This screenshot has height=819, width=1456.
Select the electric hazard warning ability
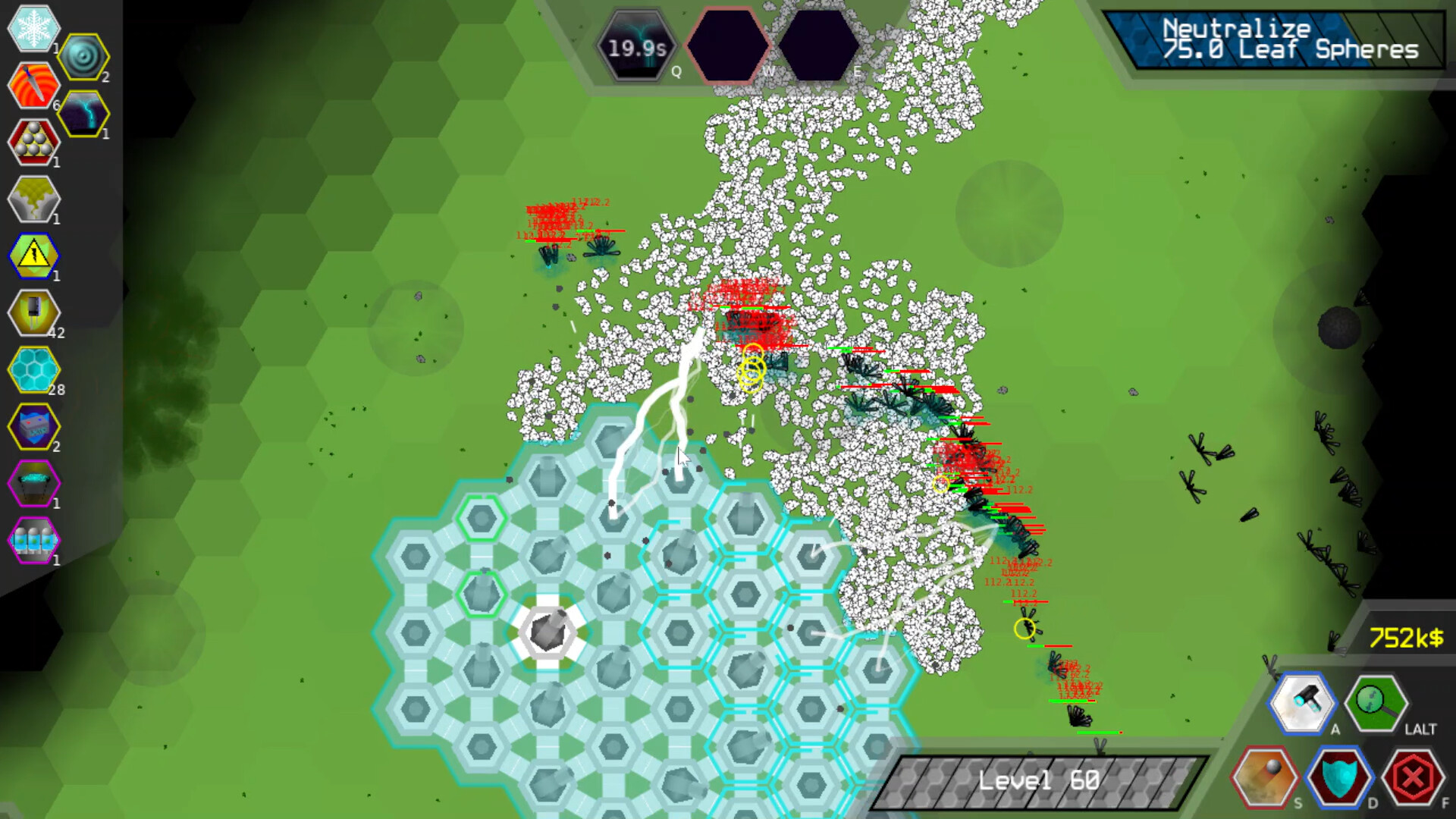click(33, 256)
